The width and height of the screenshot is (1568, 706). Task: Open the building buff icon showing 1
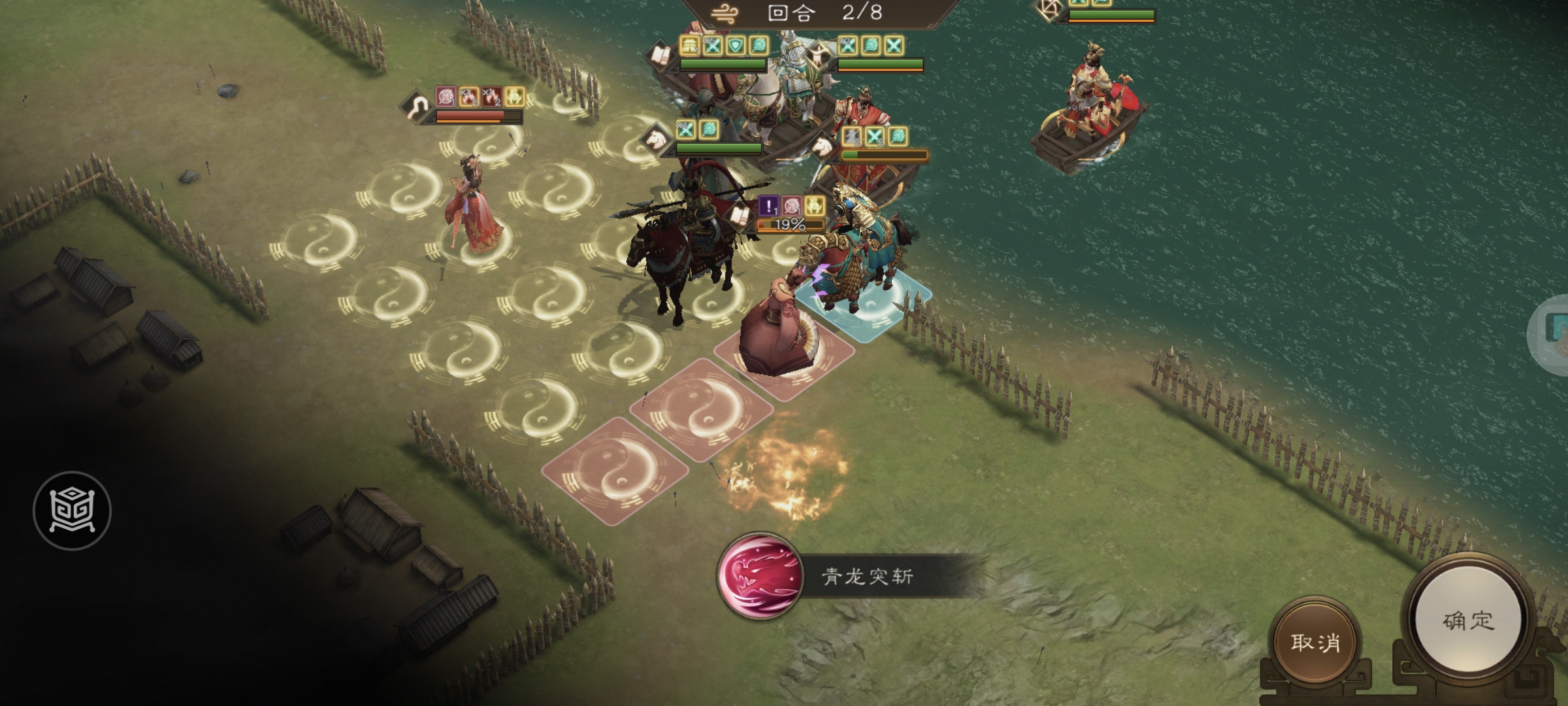pos(691,44)
